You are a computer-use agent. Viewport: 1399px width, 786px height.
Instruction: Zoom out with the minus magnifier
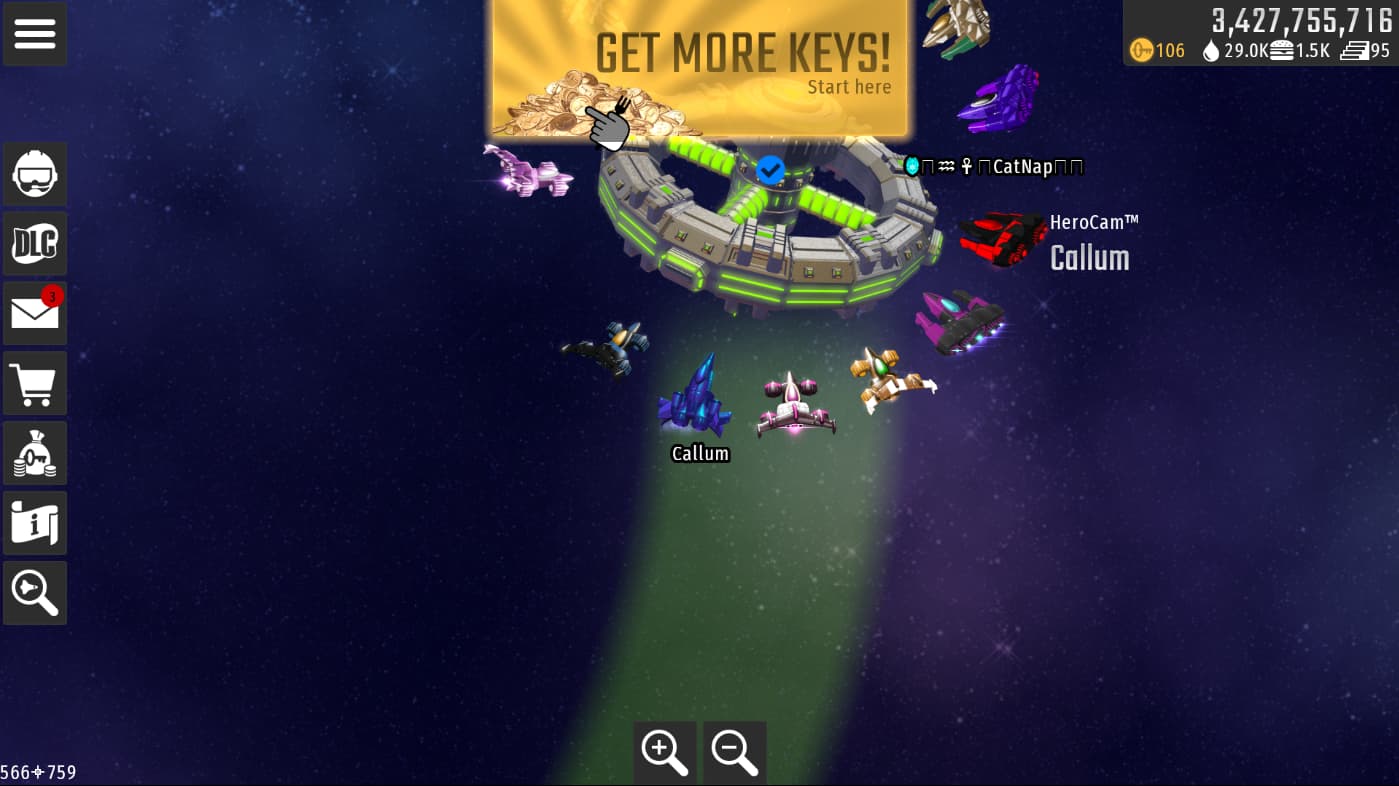pos(735,752)
